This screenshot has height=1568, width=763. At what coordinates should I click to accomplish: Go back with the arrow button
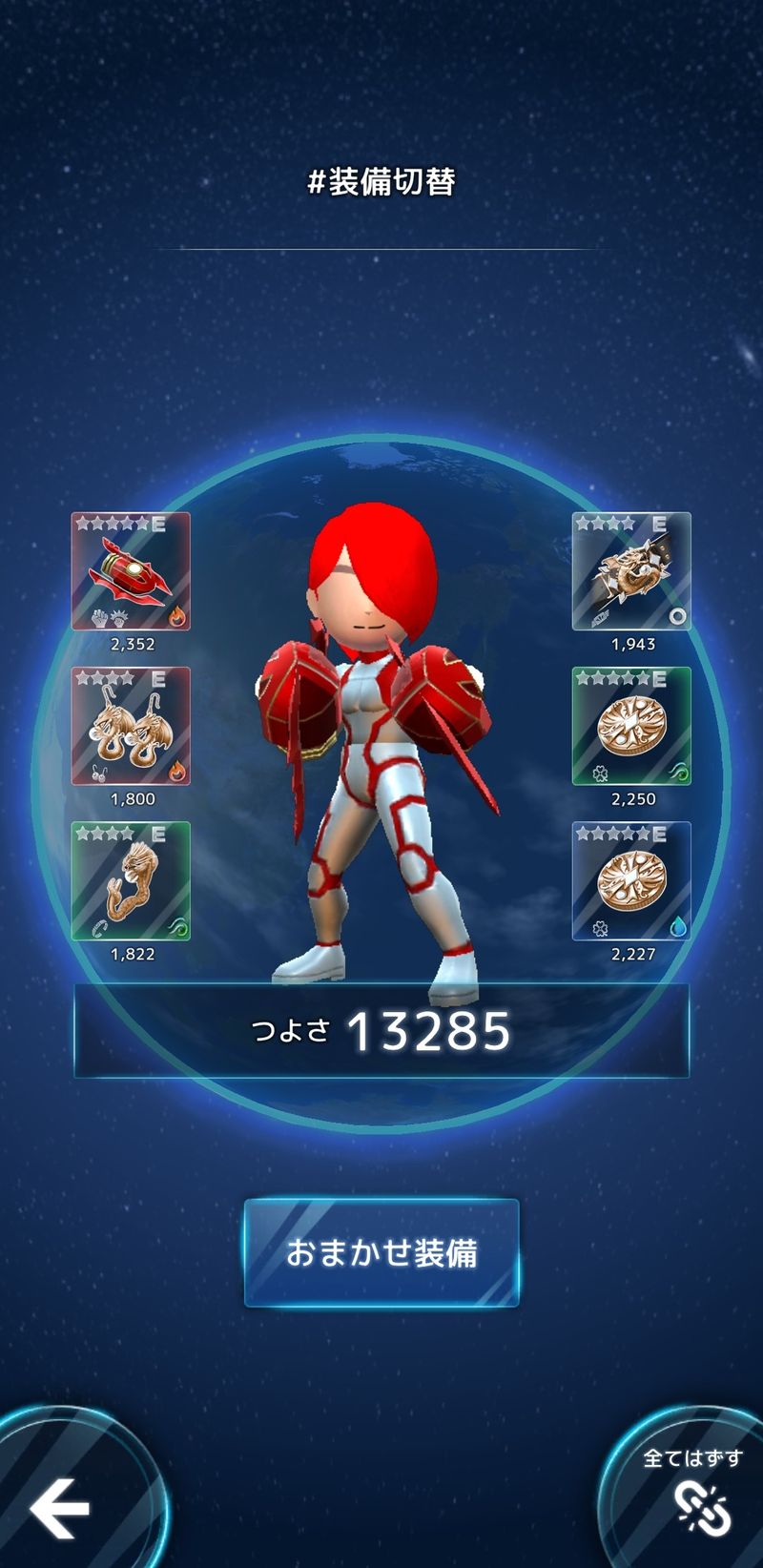click(x=59, y=1508)
